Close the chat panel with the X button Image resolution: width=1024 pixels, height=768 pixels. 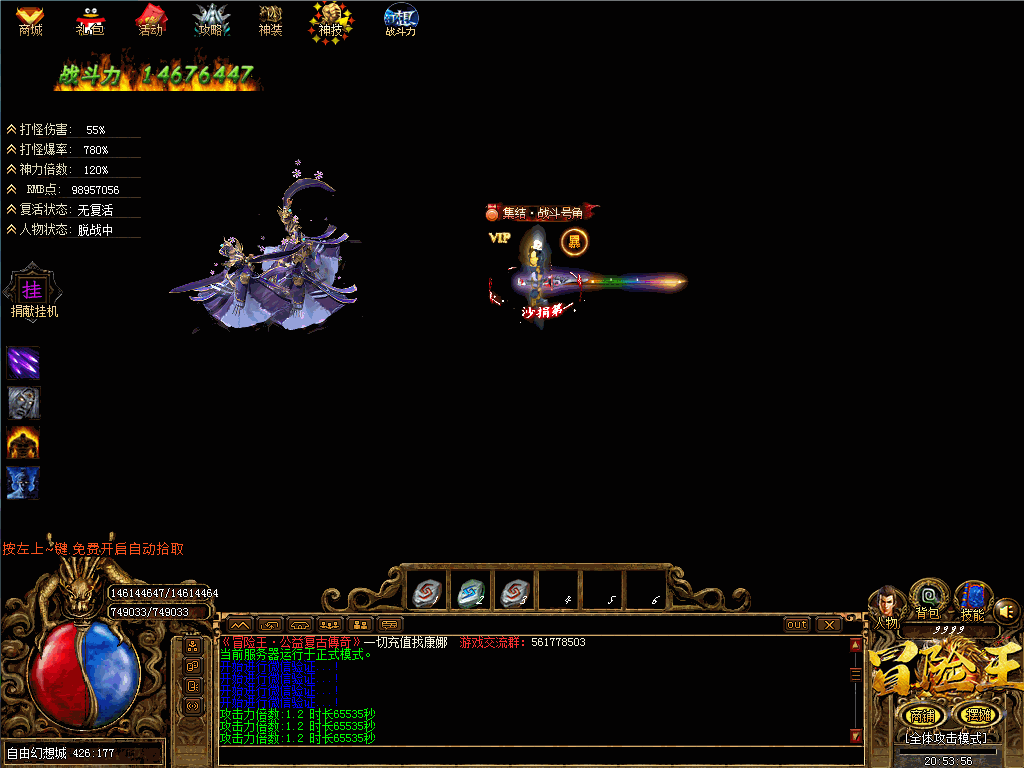click(x=829, y=625)
